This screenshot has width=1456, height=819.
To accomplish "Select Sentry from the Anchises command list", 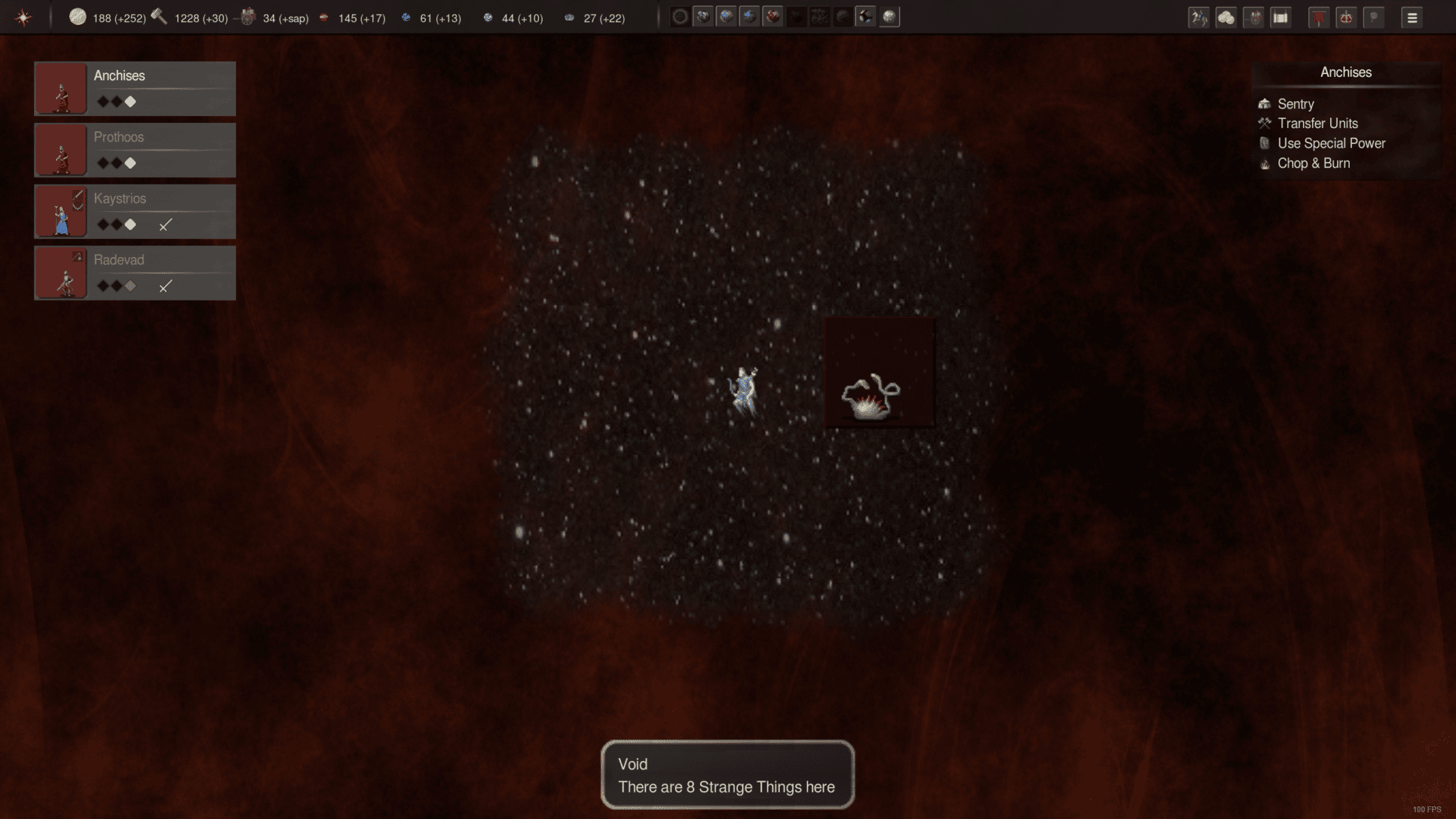I will 1295,103.
